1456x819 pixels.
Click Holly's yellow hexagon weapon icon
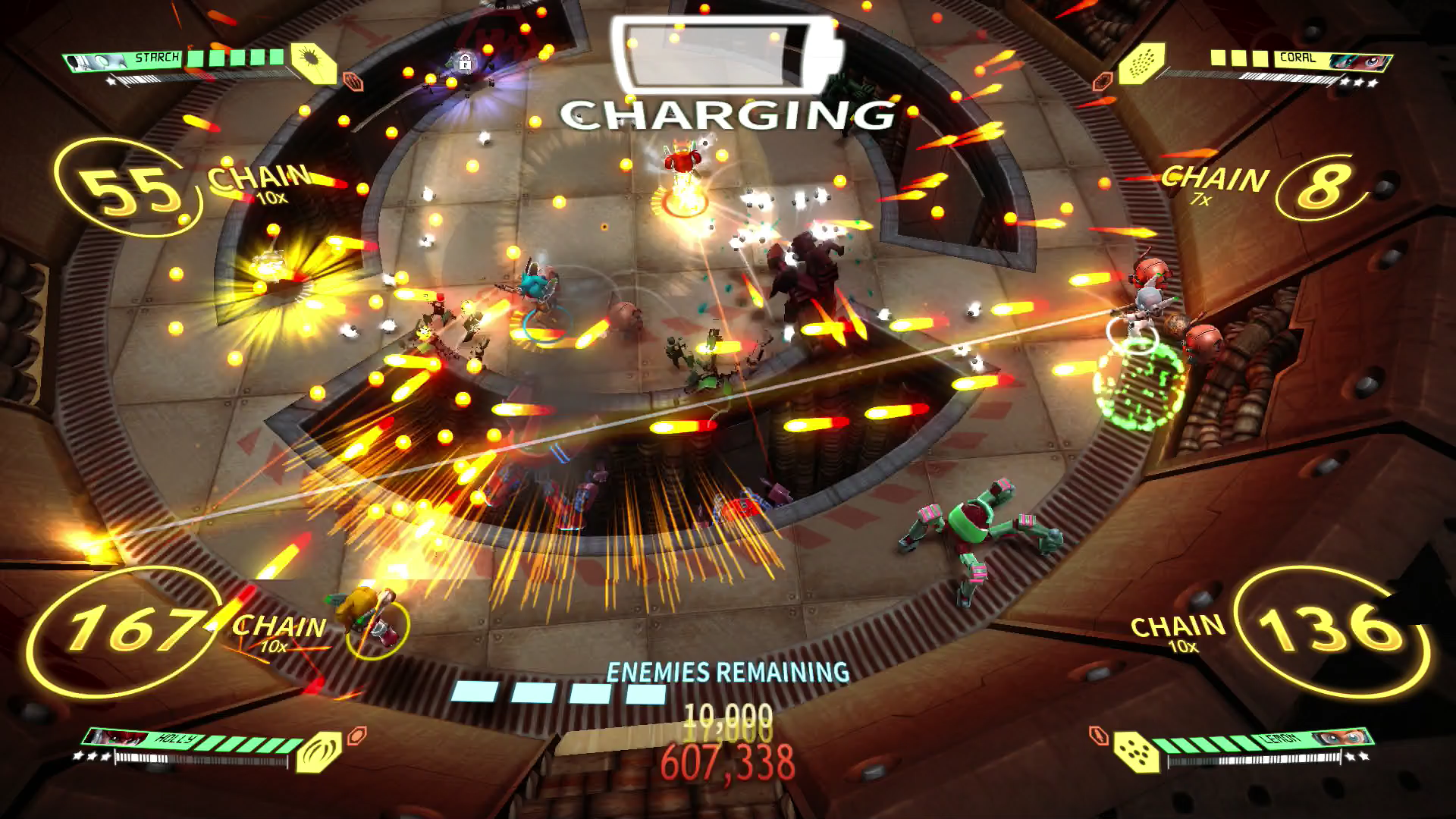(318, 750)
